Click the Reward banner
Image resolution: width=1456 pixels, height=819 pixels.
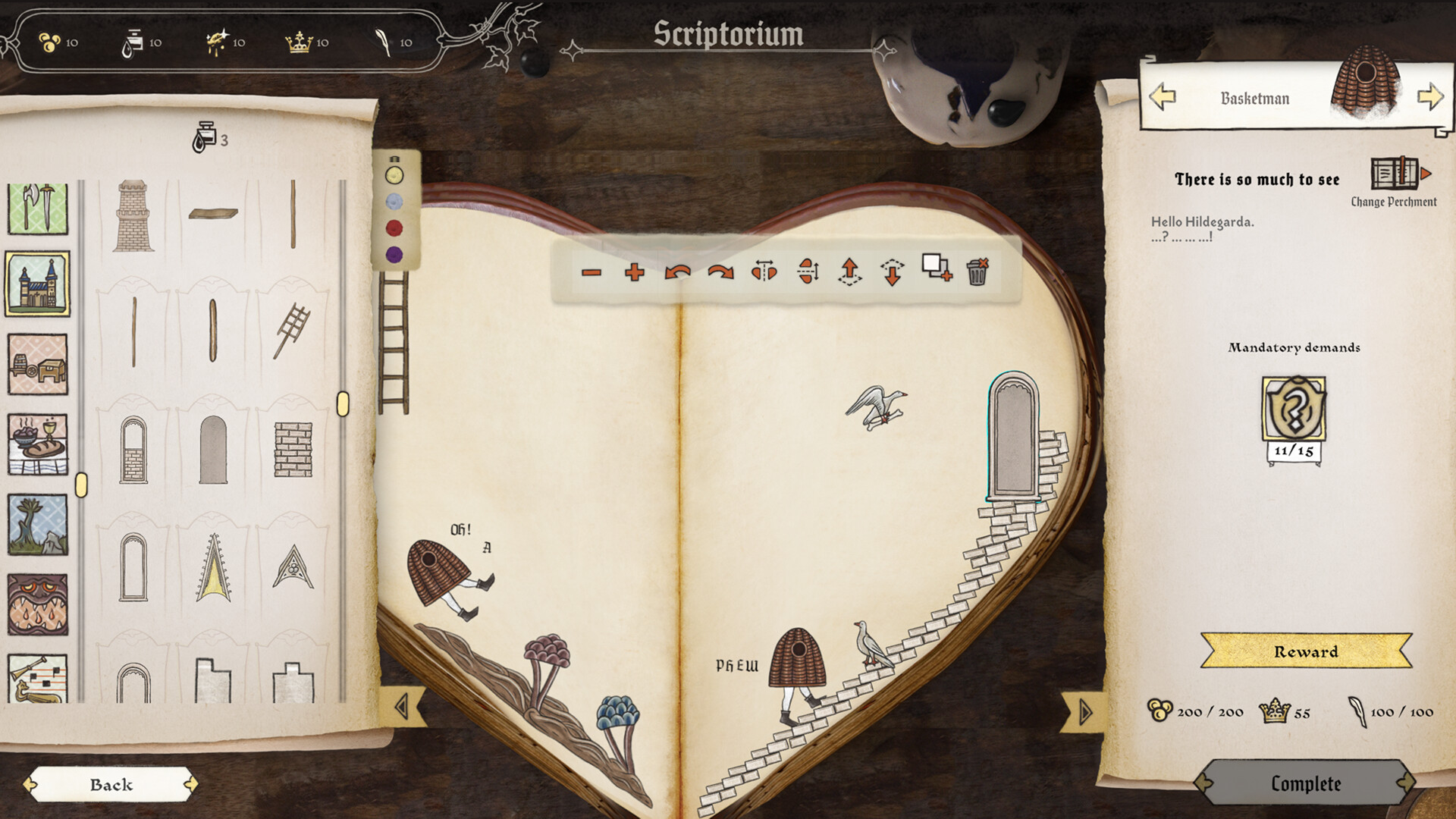point(1306,651)
